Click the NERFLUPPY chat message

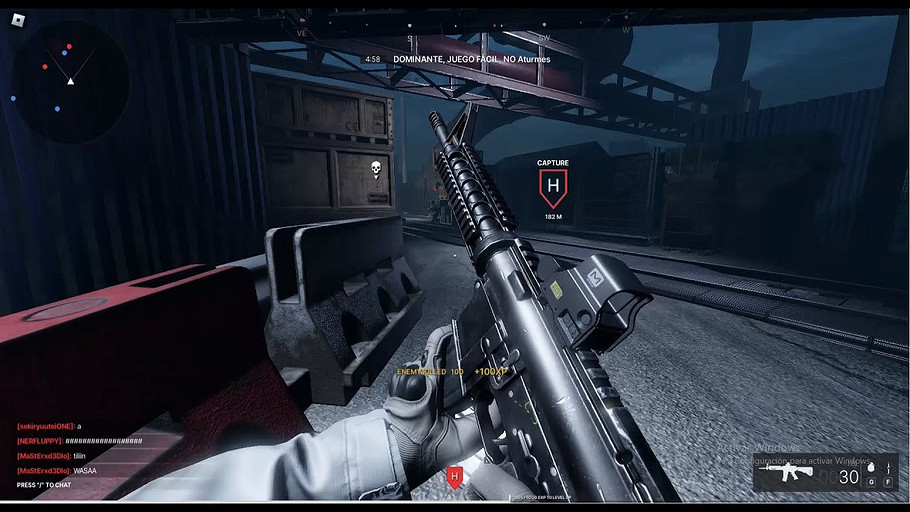(x=80, y=441)
